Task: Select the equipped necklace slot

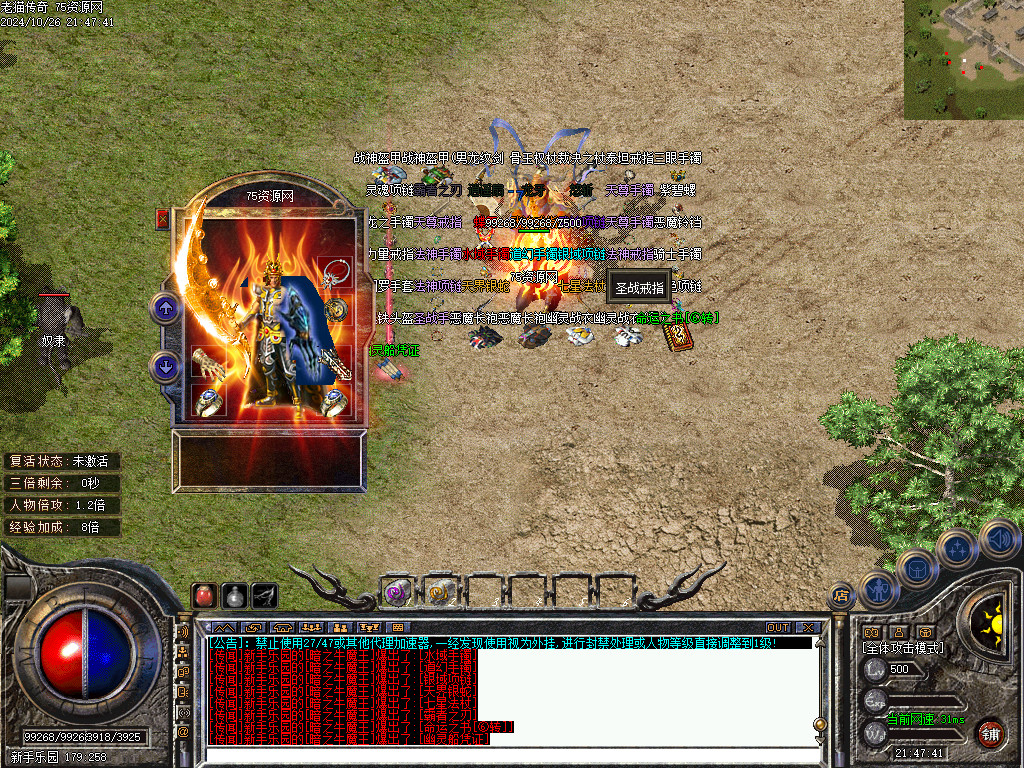Action: (335, 273)
